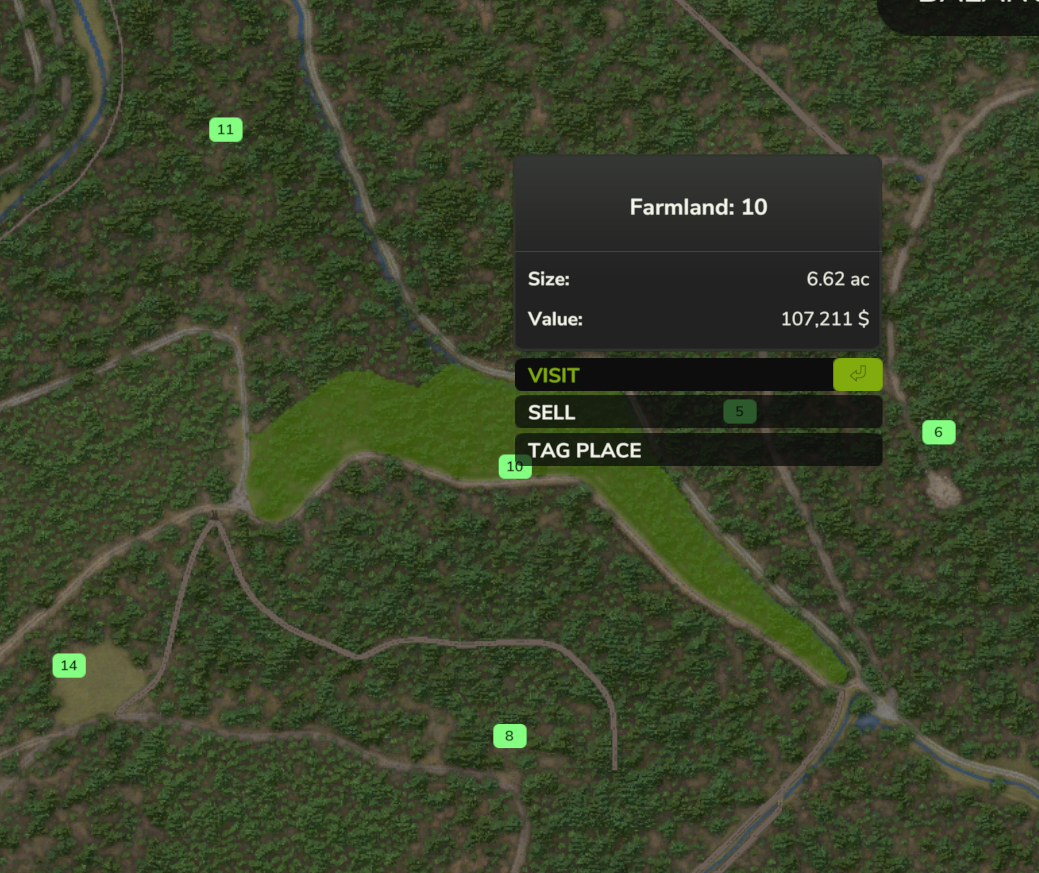Image resolution: width=1039 pixels, height=873 pixels.
Task: Choose the TAG PLACE option
Action: coord(697,450)
